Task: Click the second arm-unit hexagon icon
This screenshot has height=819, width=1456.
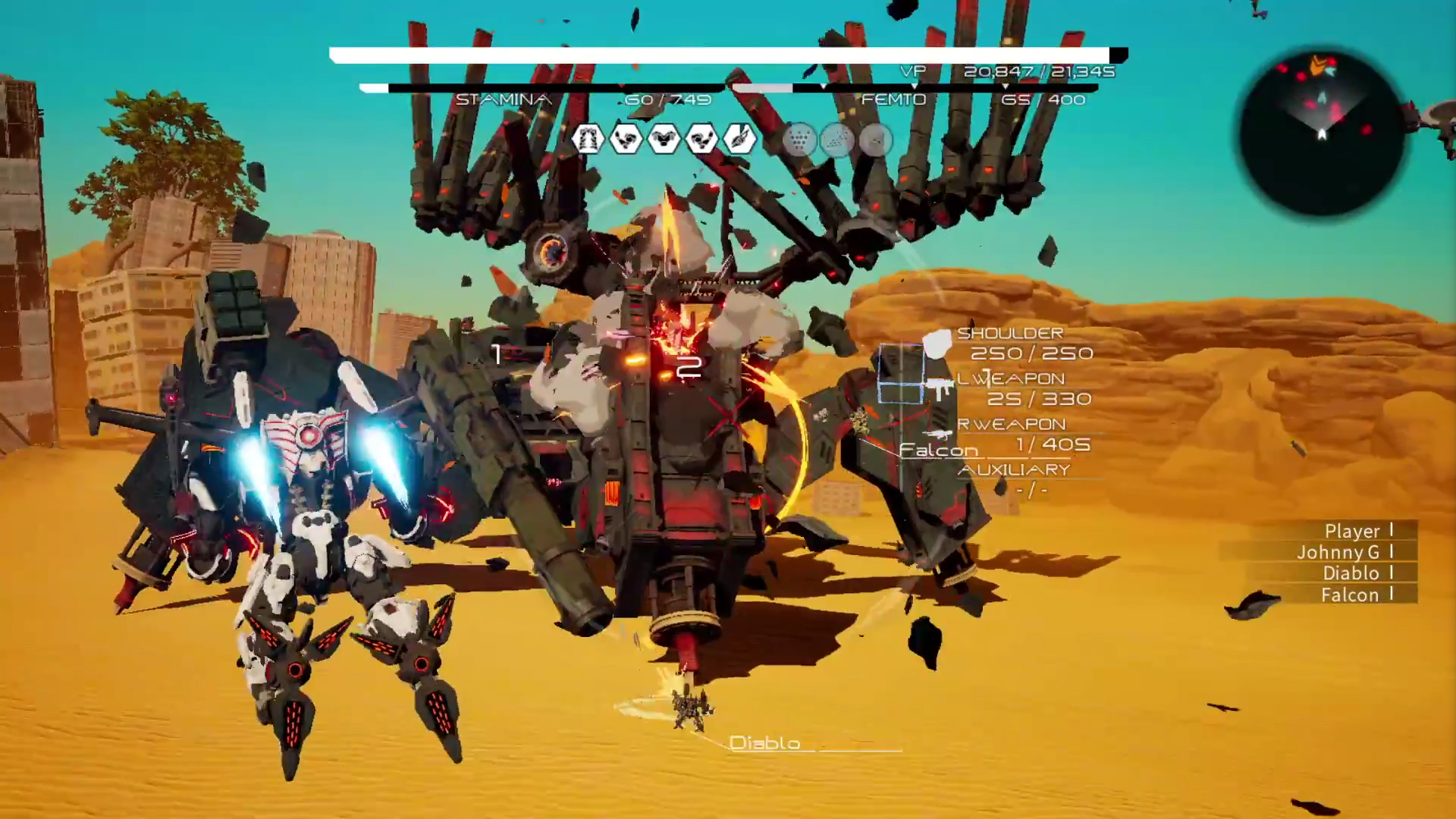Action: 703,140
